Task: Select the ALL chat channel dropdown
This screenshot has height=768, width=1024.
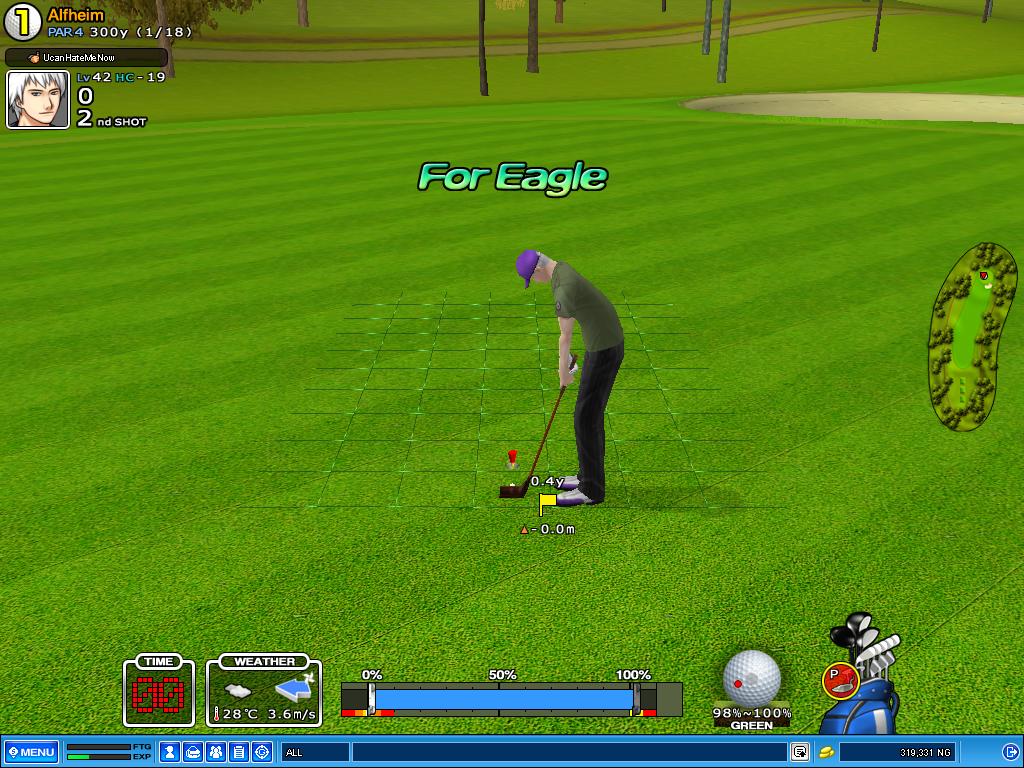Action: 315,752
